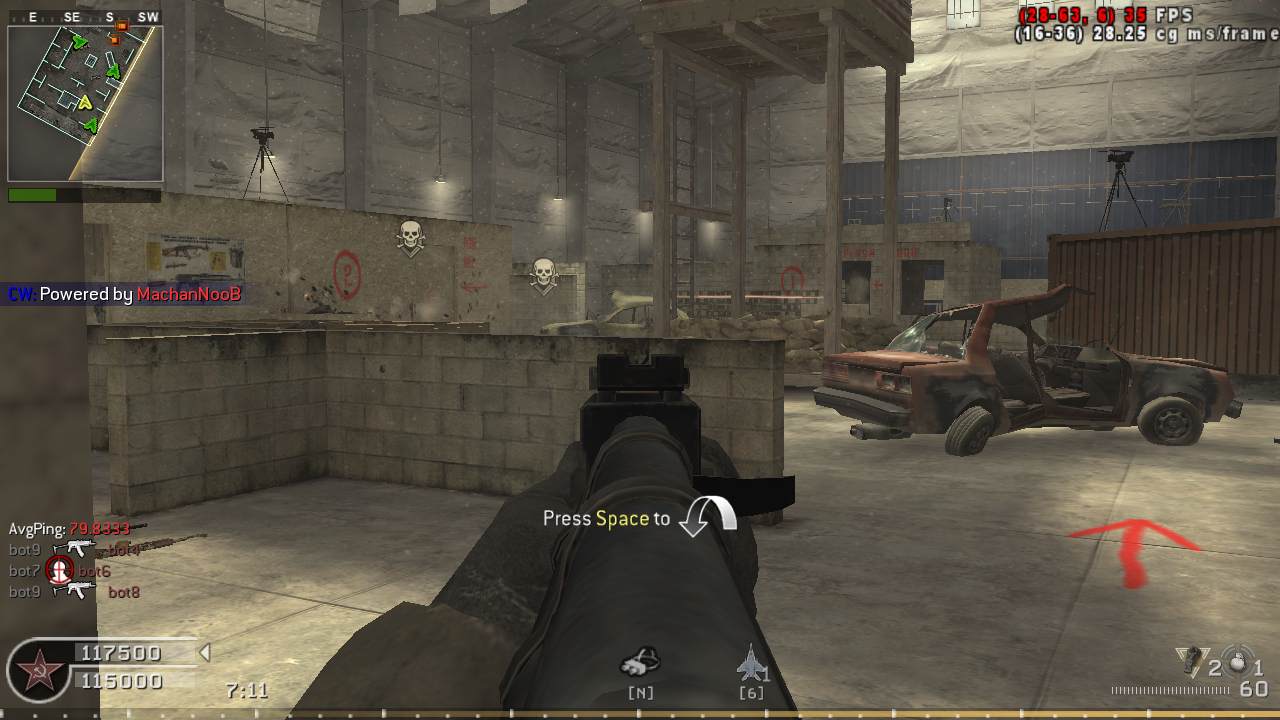Click the minimap in the corner
The height and width of the screenshot is (720, 1280).
click(85, 103)
